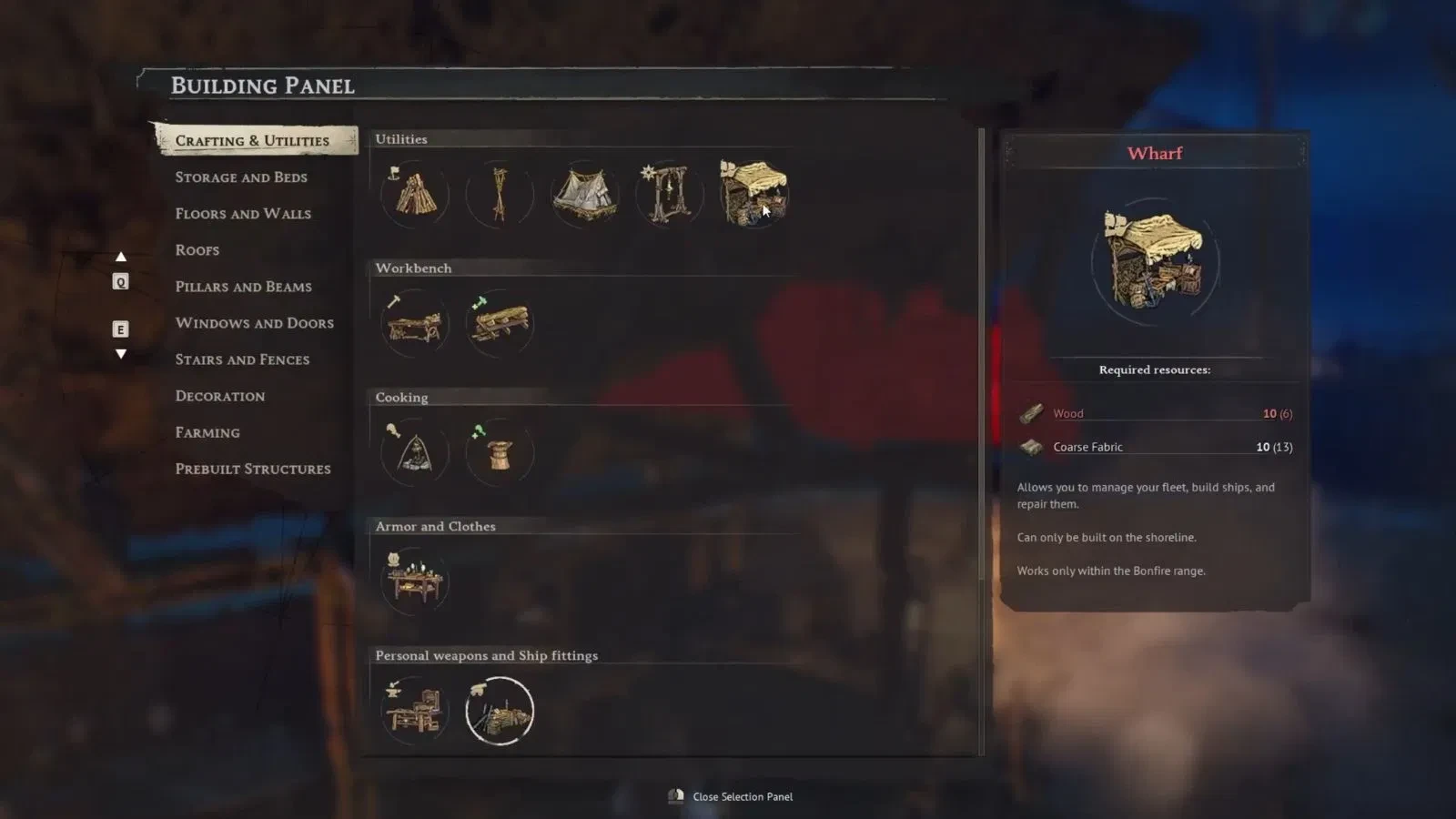1456x819 pixels.
Task: Open the Farming category
Action: (207, 432)
